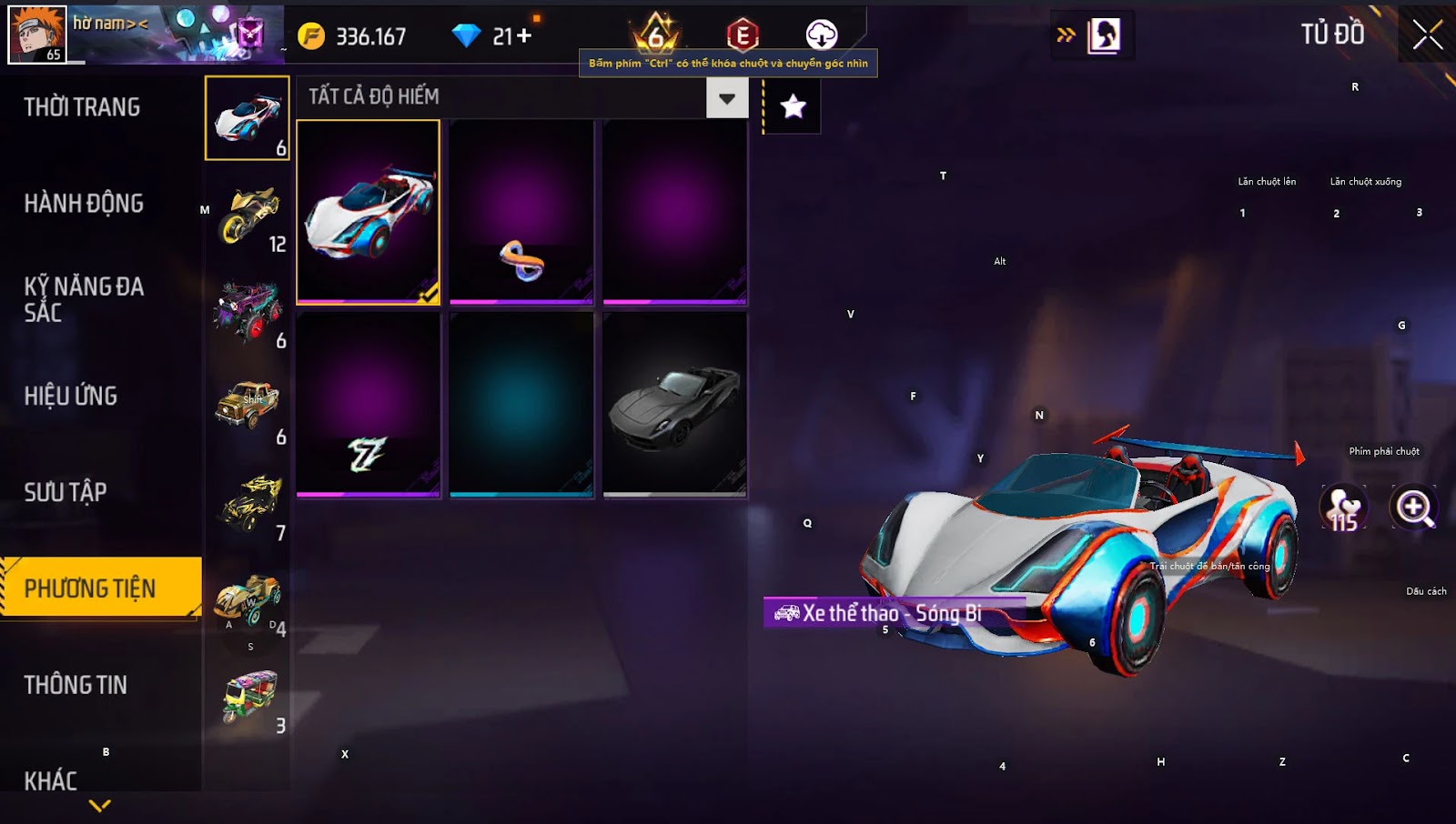Select the purple monster truck category
This screenshot has height=824, width=1456.
click(x=248, y=311)
